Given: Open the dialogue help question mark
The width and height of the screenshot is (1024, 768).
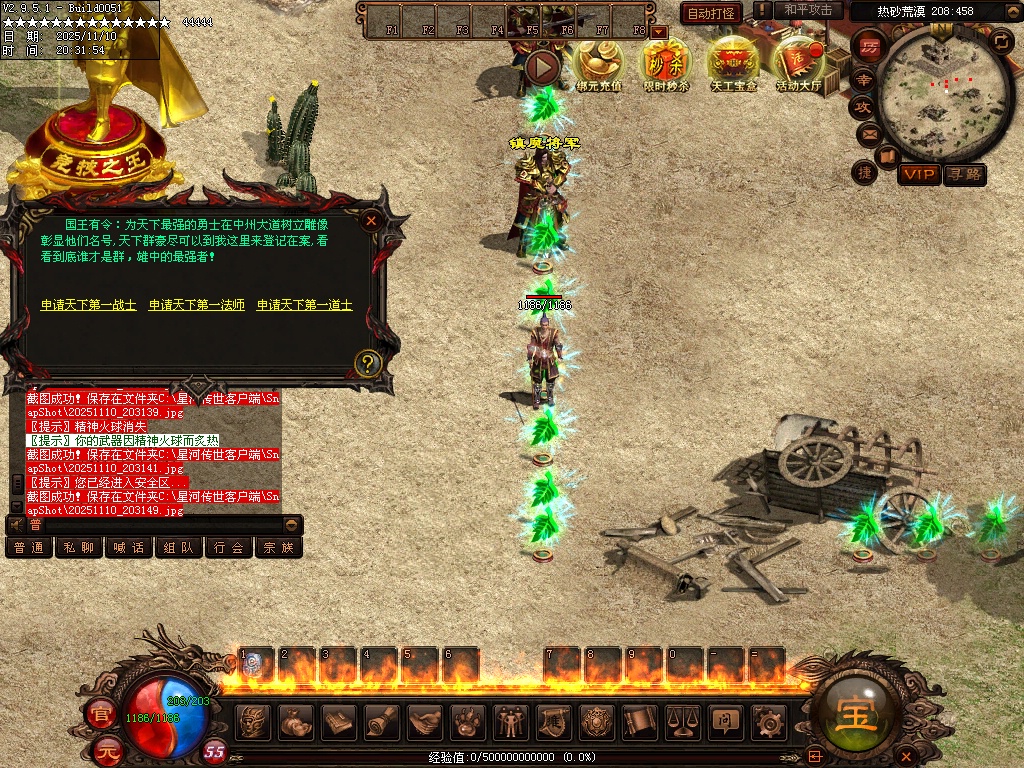Looking at the screenshot, I should pos(368,362).
